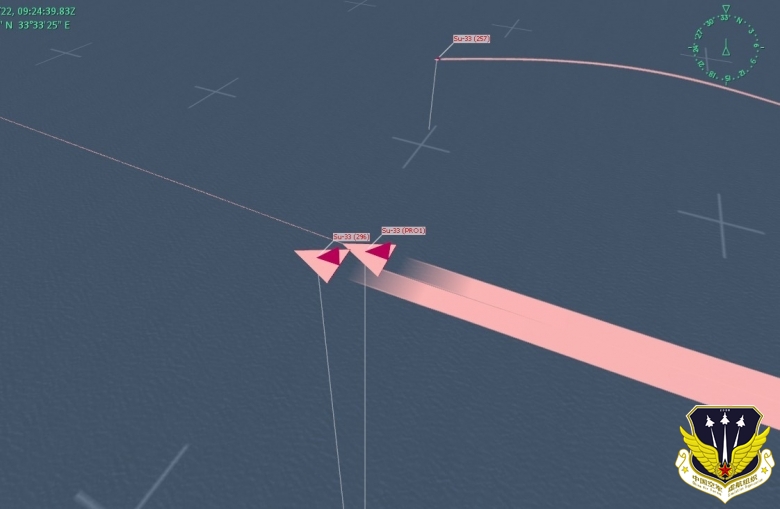Select the Su-33 (257) aircraft label
The image size is (780, 509).
coord(471,39)
